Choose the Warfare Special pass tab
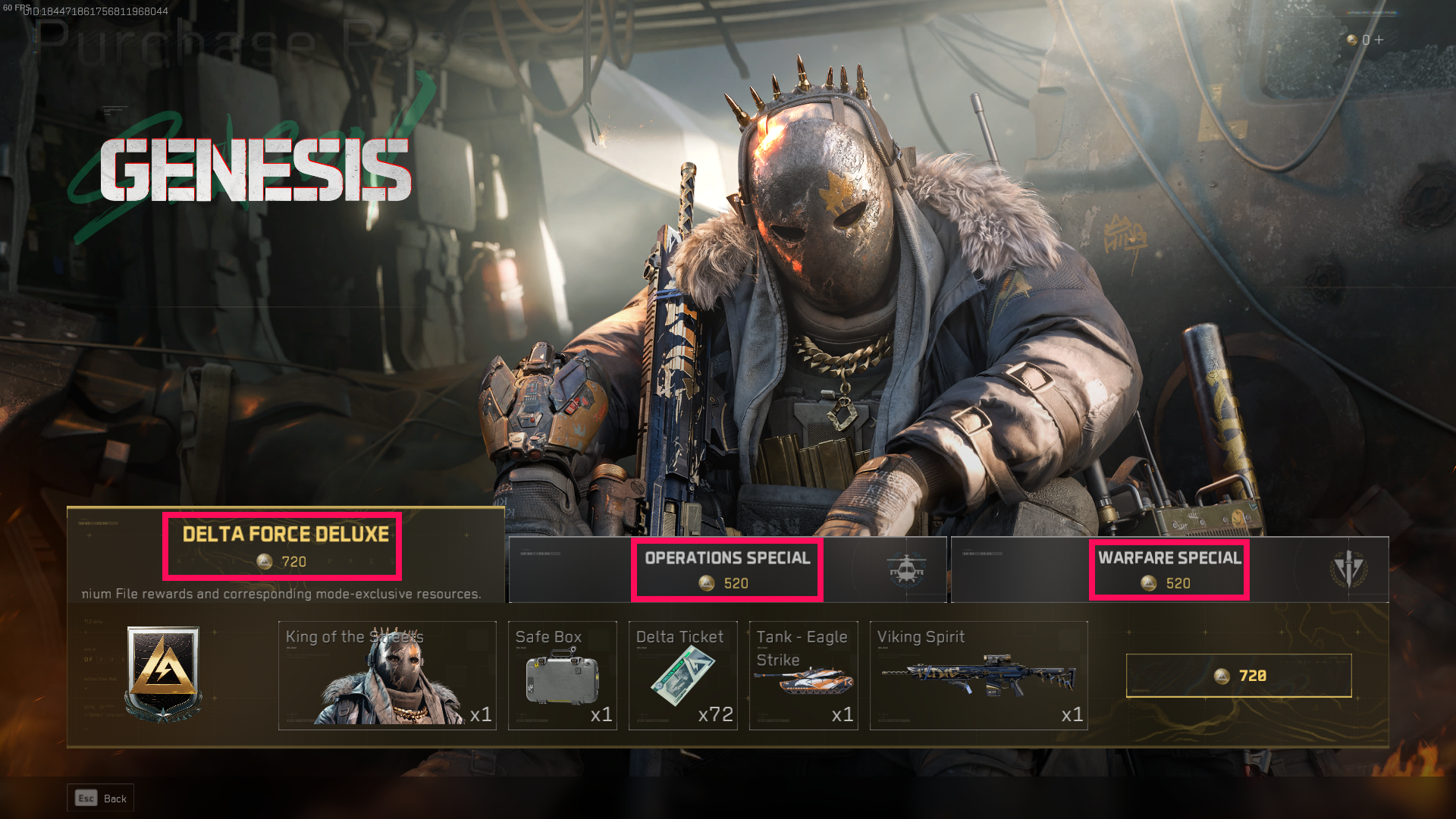Image resolution: width=1456 pixels, height=819 pixels. pos(1169,570)
